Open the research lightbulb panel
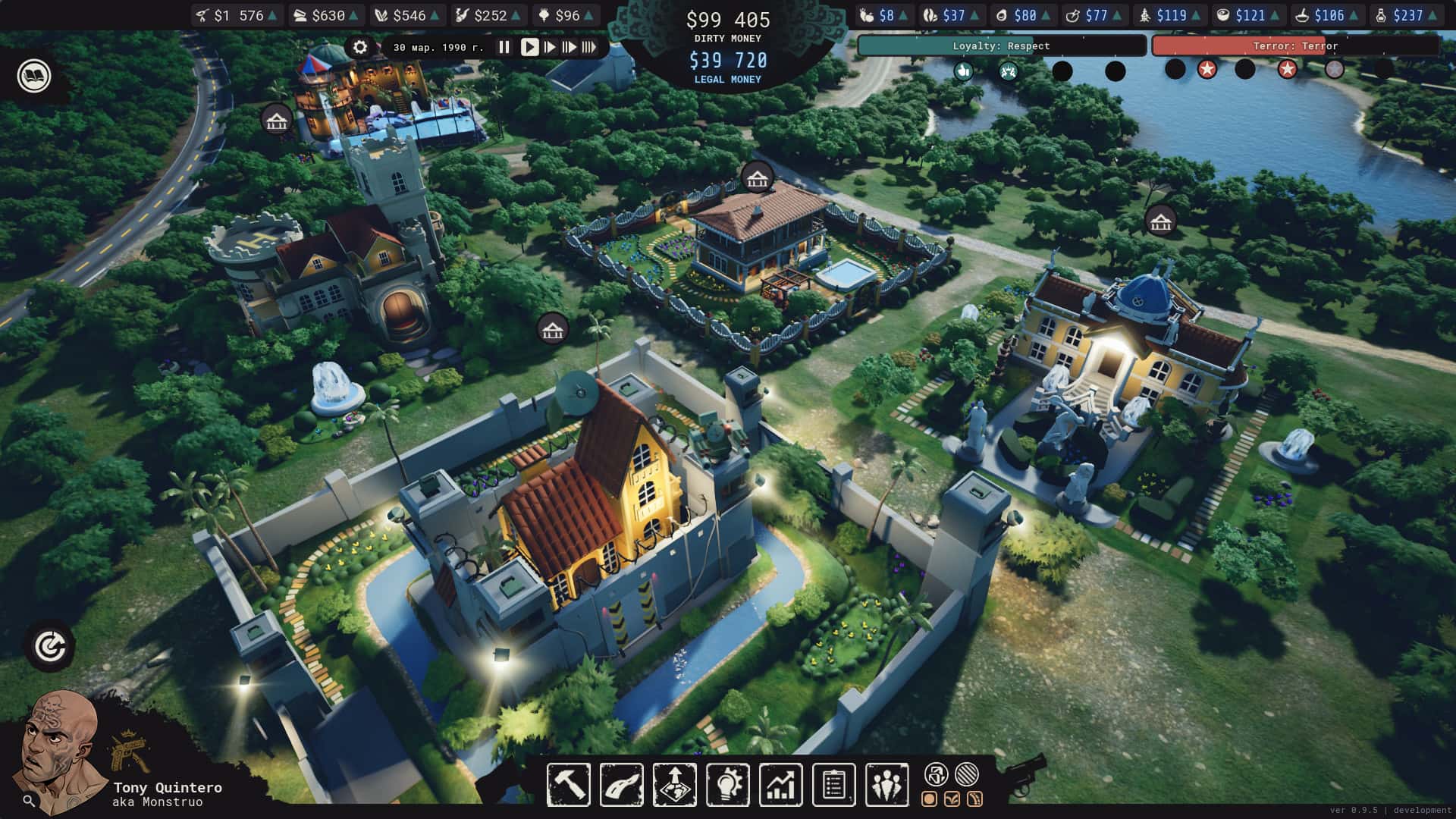Image resolution: width=1456 pixels, height=819 pixels. click(x=727, y=785)
